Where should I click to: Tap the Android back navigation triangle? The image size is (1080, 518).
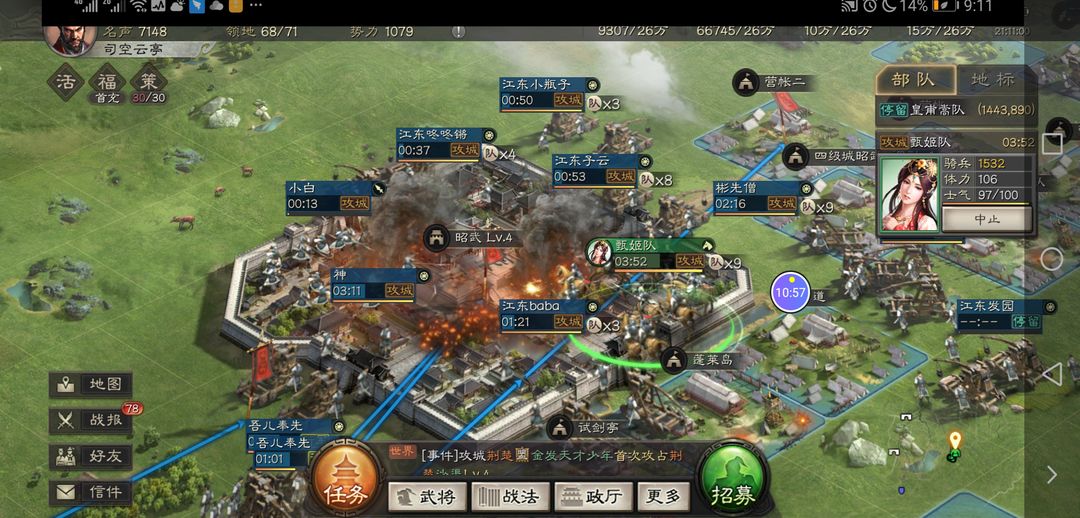tap(1051, 374)
